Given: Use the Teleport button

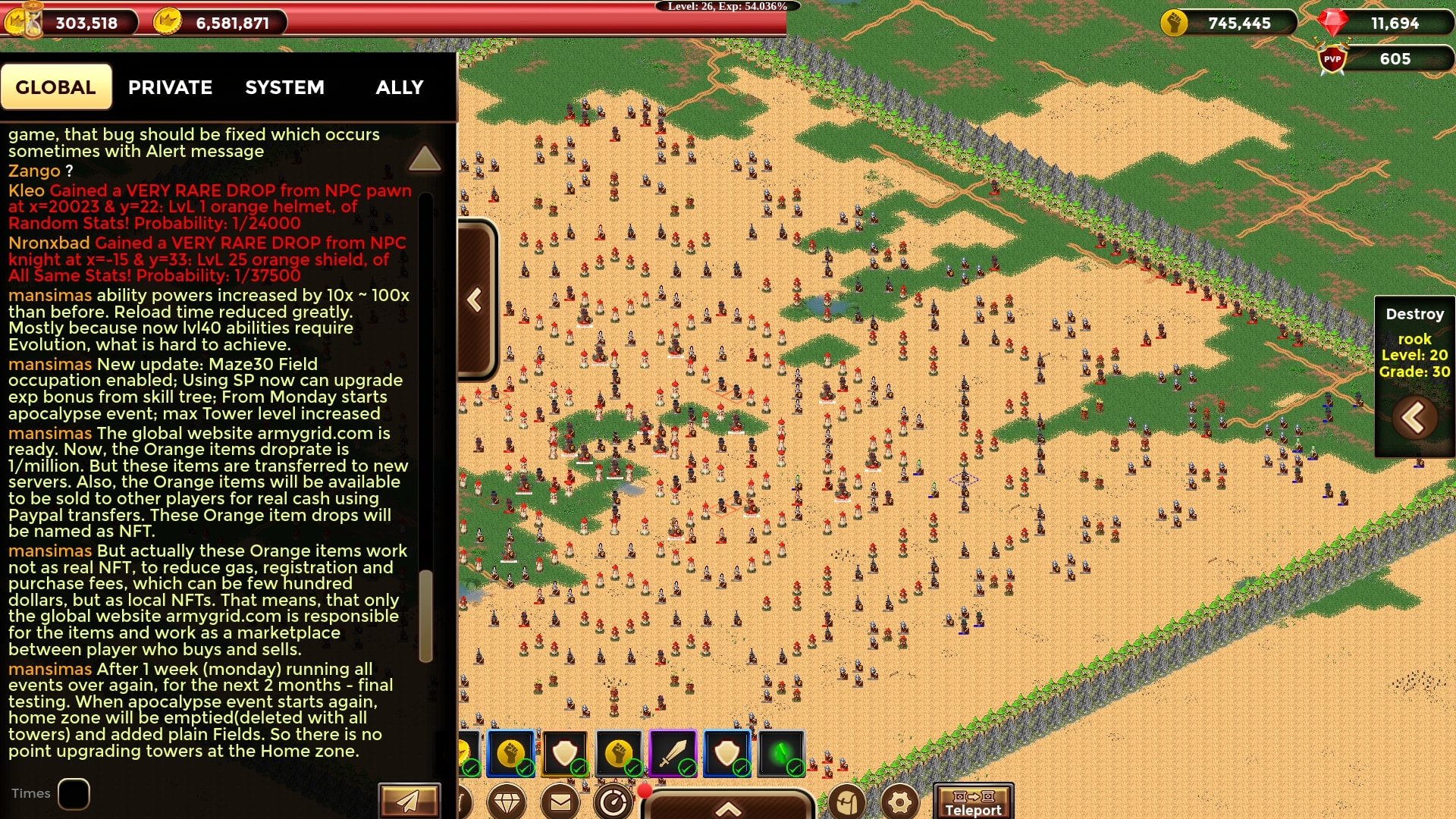Looking at the screenshot, I should [973, 802].
